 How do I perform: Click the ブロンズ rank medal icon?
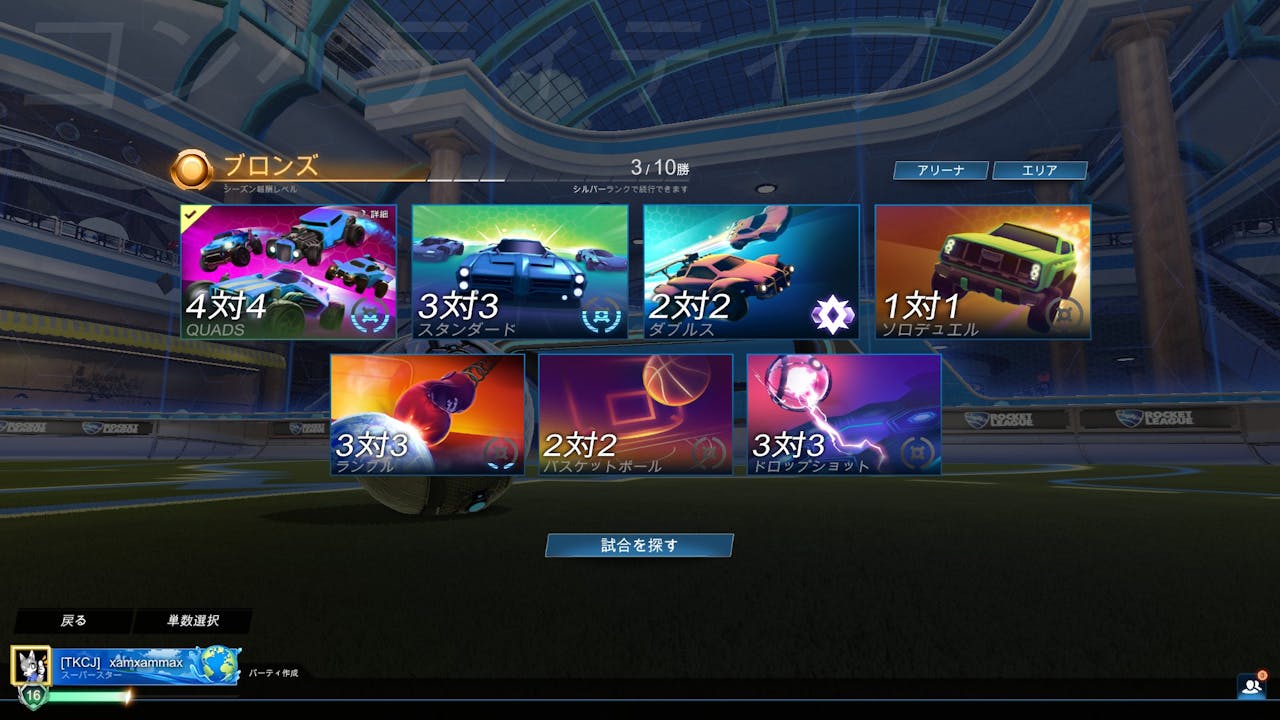pos(190,170)
